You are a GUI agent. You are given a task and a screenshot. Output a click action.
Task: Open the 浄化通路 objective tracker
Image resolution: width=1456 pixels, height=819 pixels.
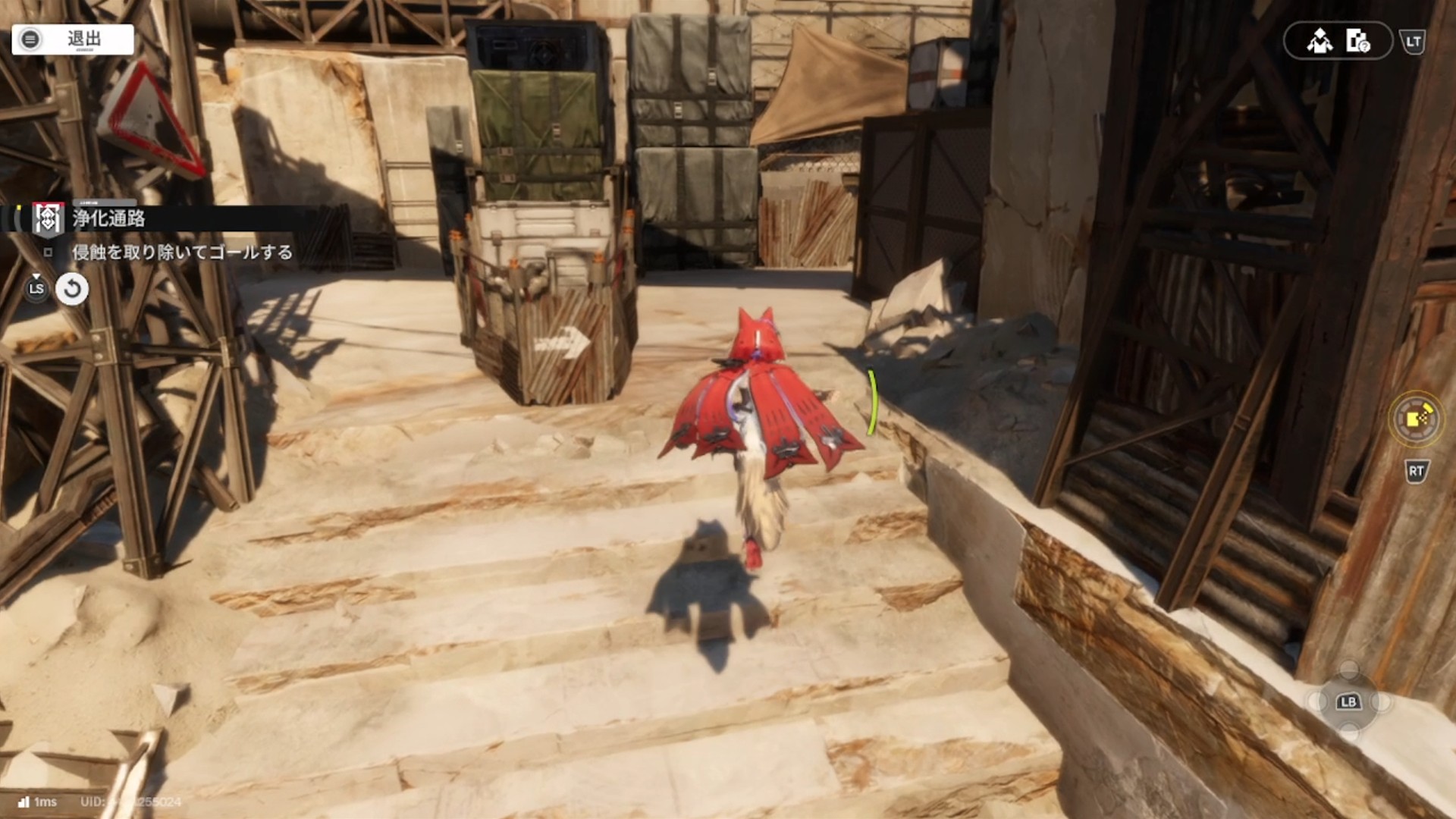tap(108, 219)
